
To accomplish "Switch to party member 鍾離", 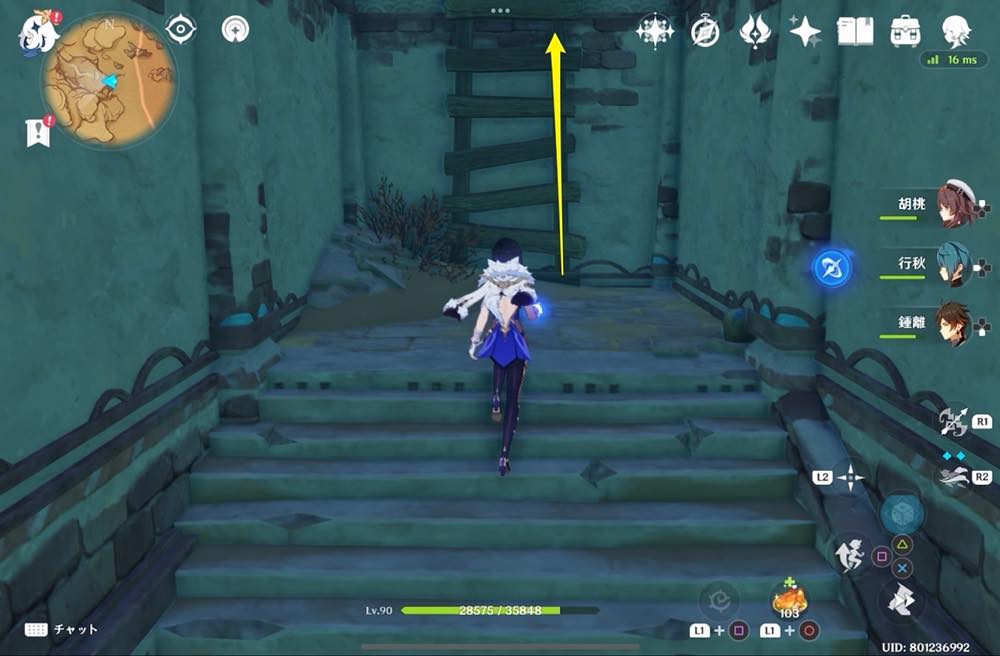I will pyautogui.click(x=954, y=324).
